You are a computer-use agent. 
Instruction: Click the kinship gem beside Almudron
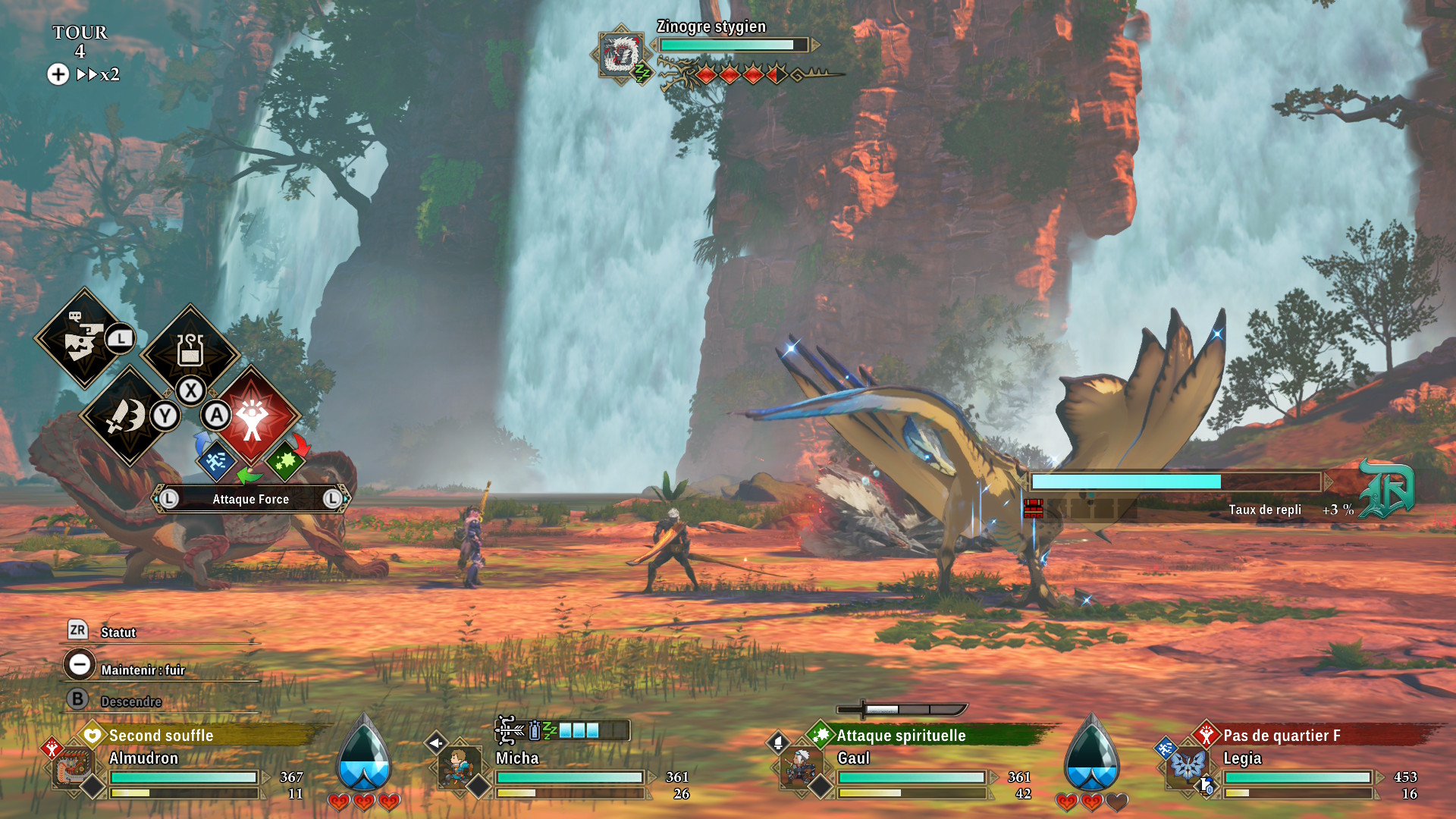[x=364, y=755]
